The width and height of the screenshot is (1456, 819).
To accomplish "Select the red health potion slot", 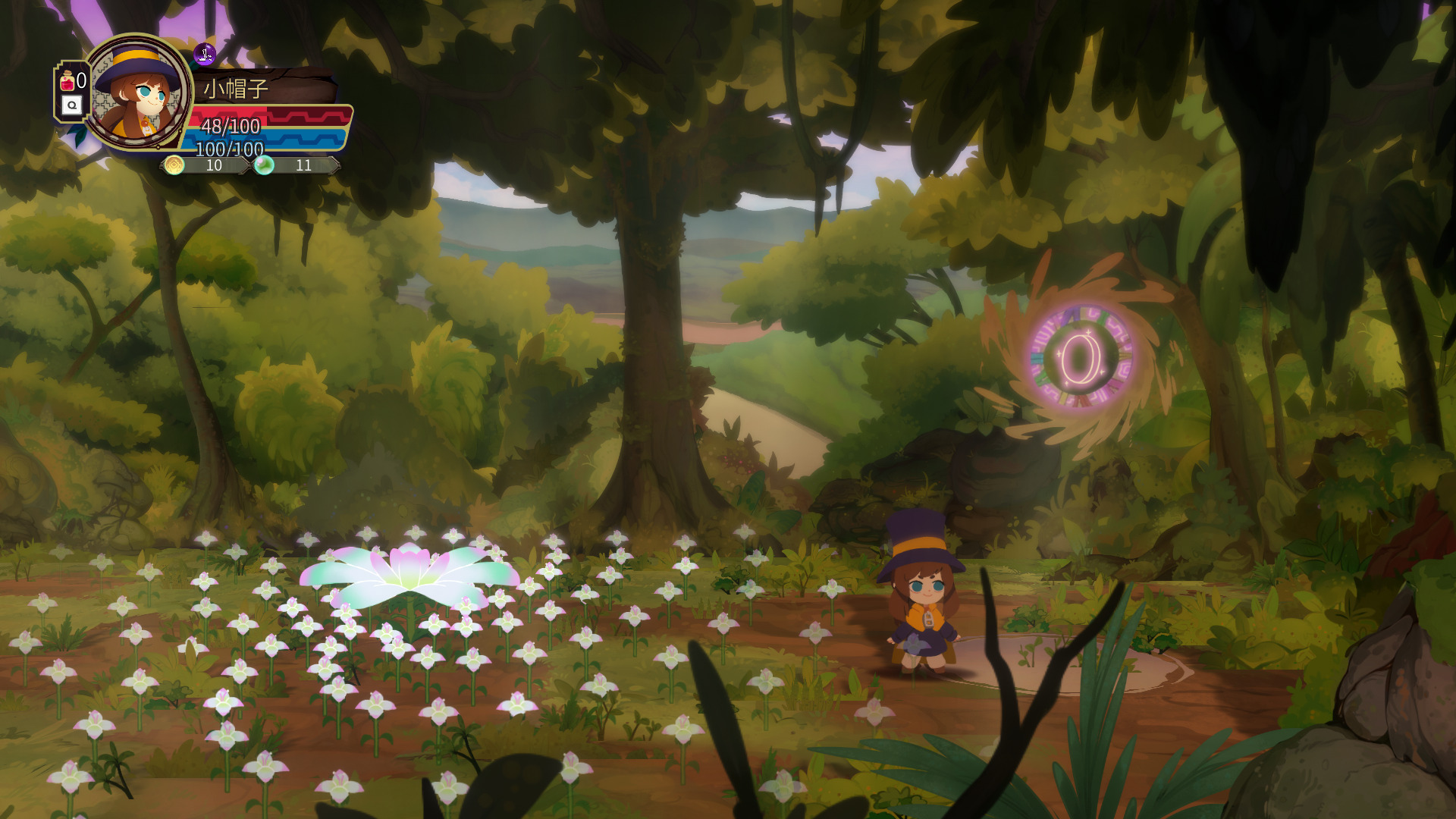I will click(x=68, y=80).
